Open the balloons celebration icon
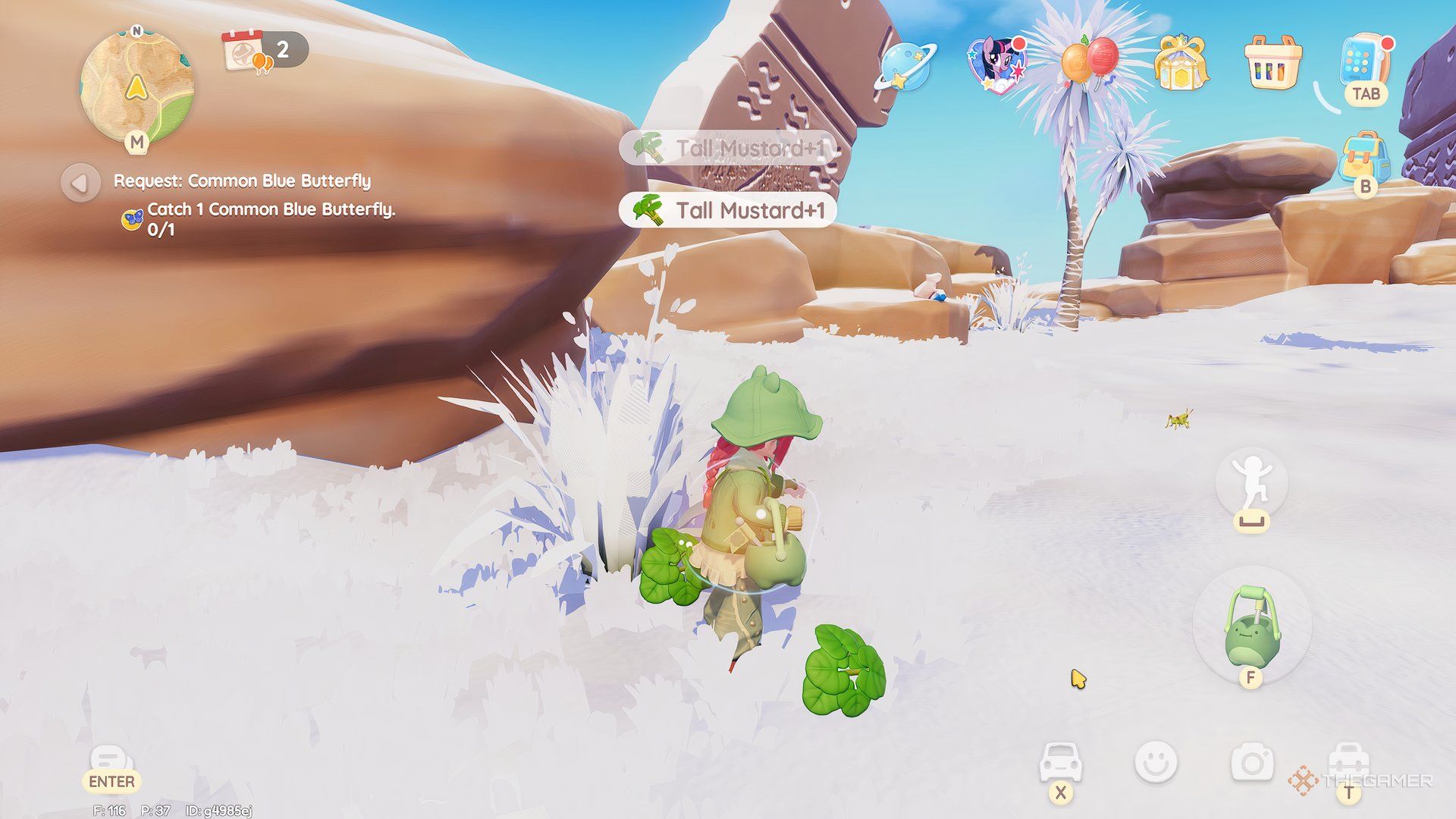 1089,61
